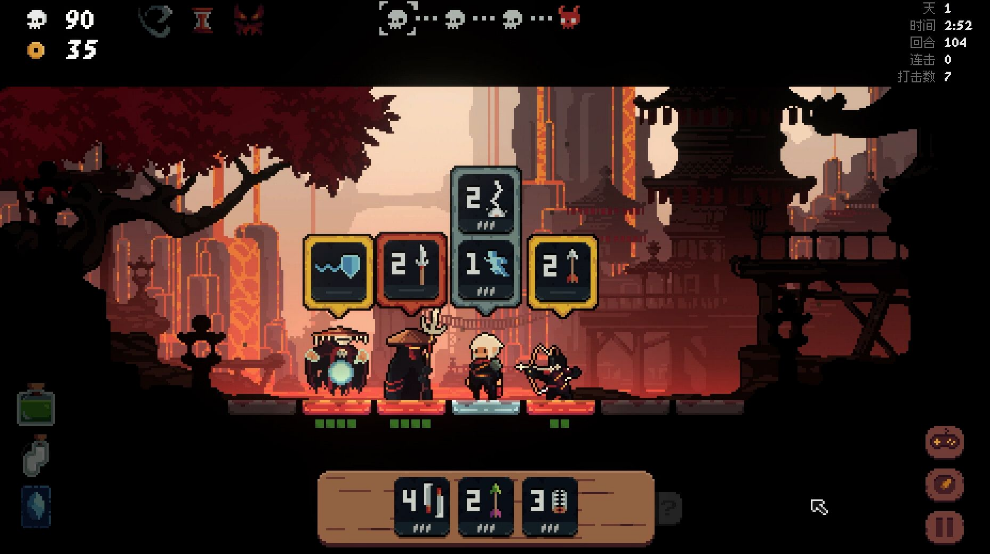Open the gamepad controls button
Image resolution: width=990 pixels, height=554 pixels.
(x=945, y=441)
